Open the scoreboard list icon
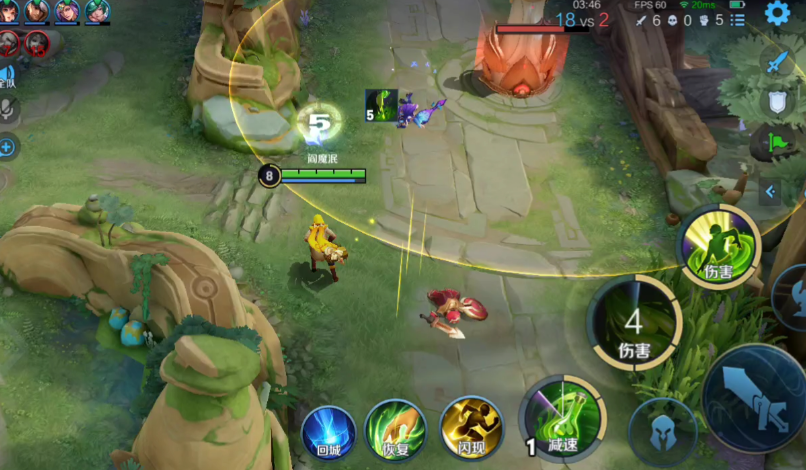This screenshot has height=470, width=806. pyautogui.click(x=738, y=20)
